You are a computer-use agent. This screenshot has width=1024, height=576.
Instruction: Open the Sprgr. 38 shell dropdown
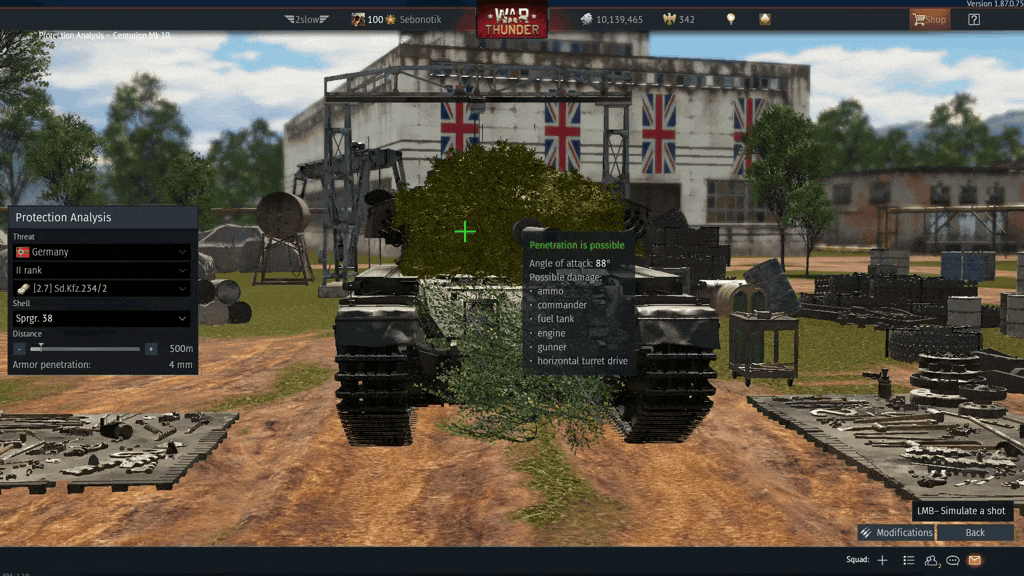(102, 318)
